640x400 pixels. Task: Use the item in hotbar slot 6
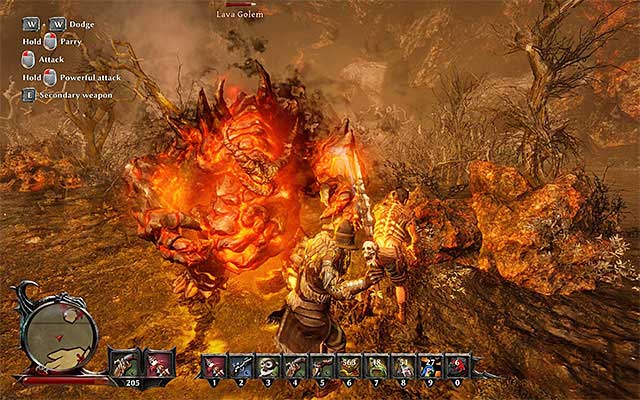click(x=350, y=365)
